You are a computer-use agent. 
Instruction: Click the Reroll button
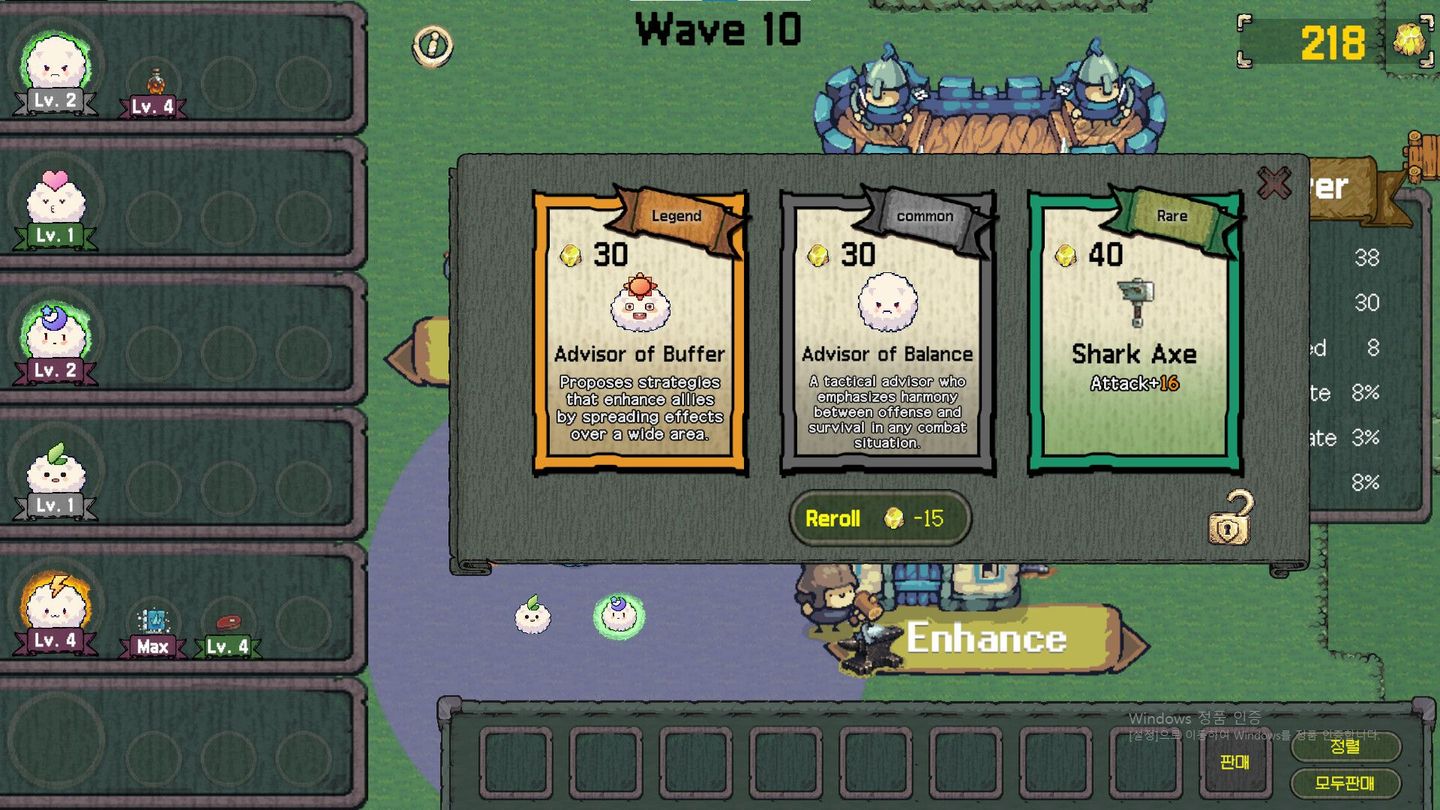(879, 519)
